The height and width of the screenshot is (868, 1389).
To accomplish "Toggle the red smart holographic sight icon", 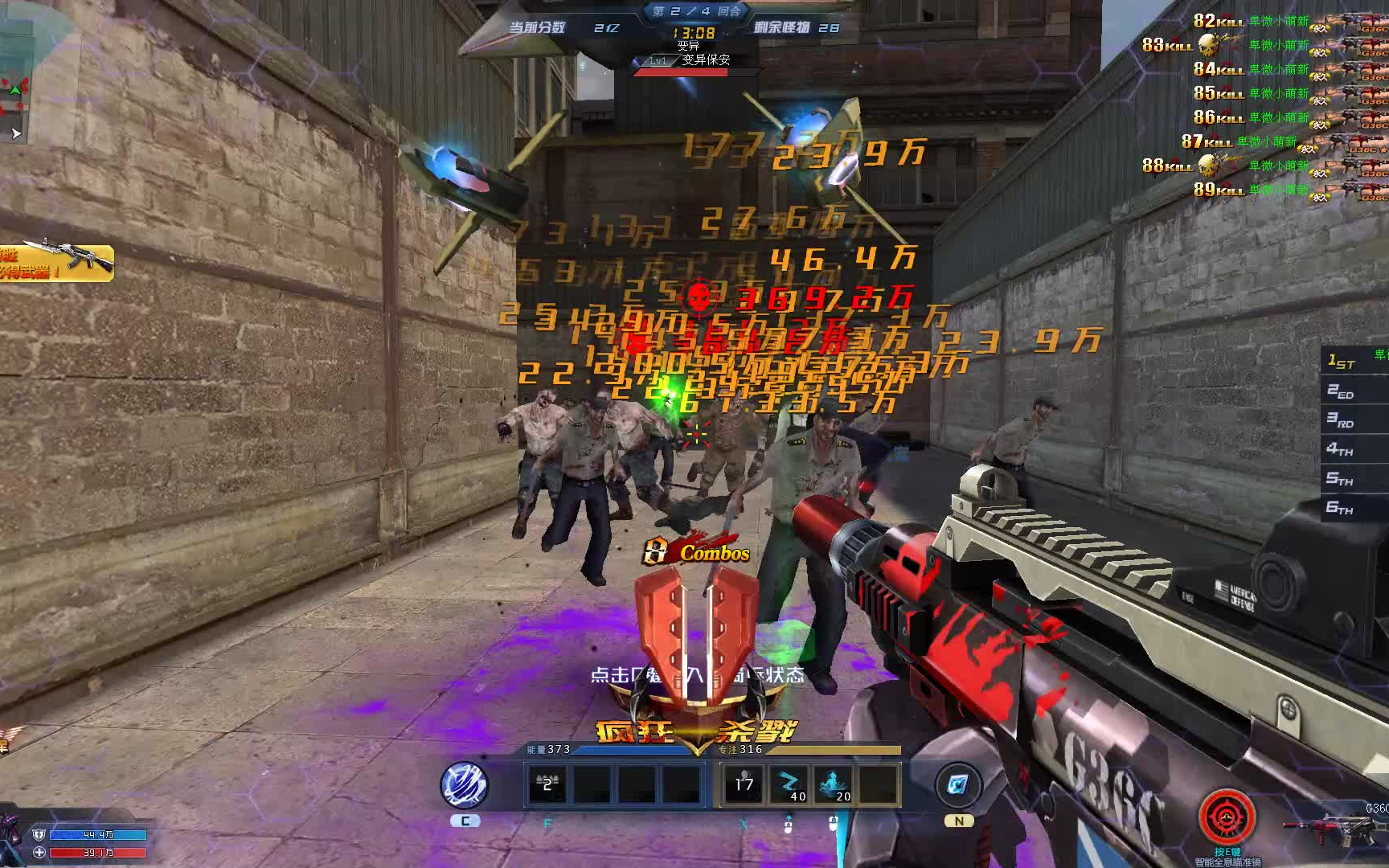I will coord(1227,817).
